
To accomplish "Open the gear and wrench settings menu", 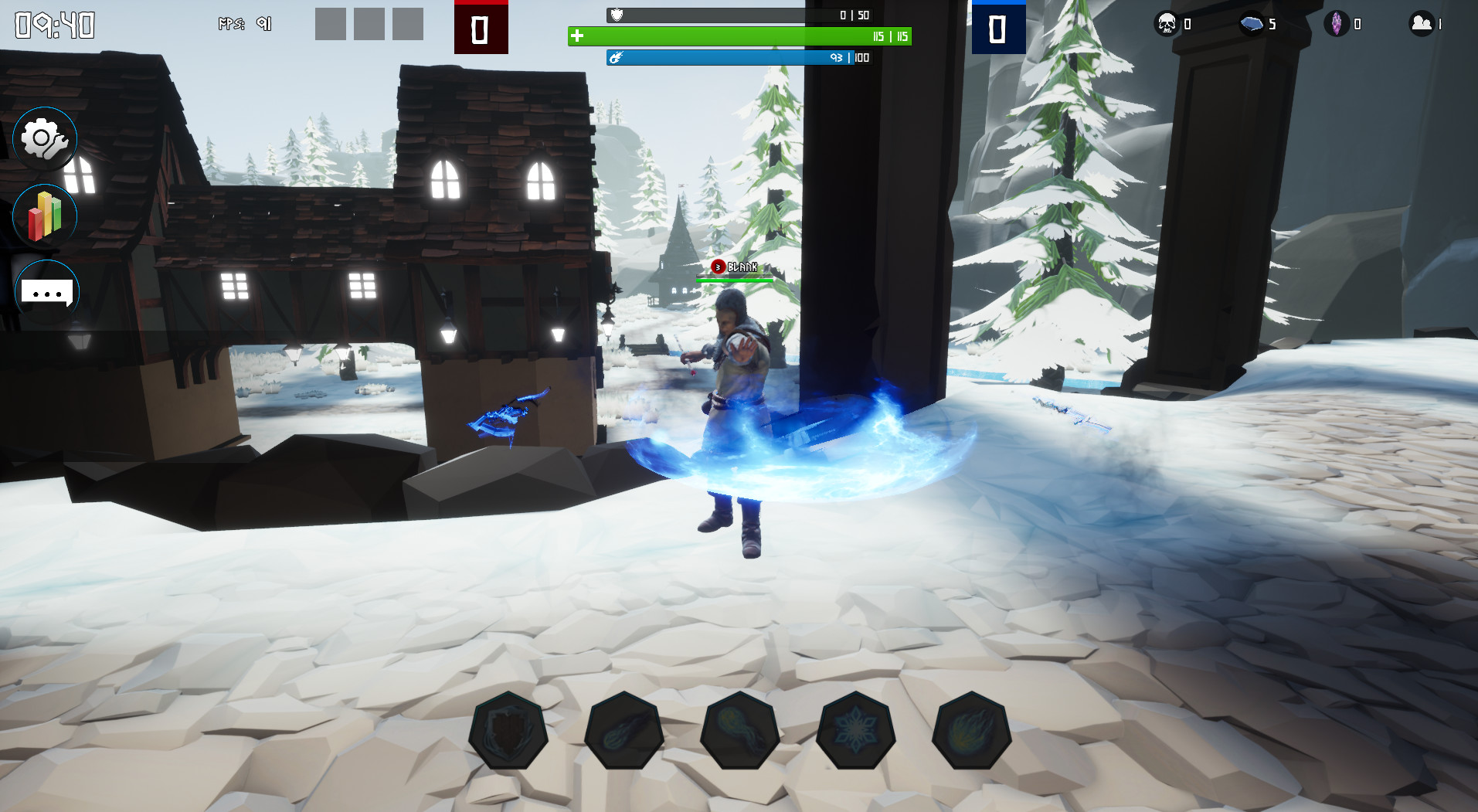I will (x=45, y=140).
